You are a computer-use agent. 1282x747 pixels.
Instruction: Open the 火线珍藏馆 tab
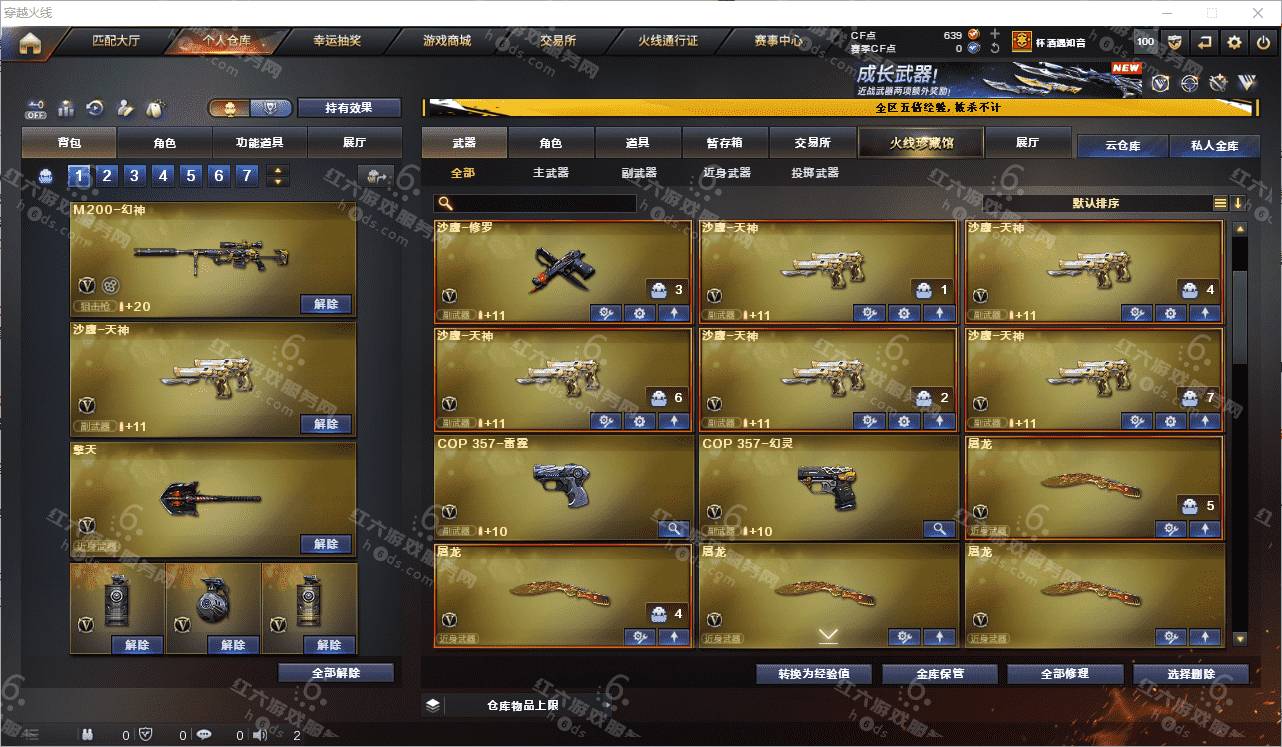tap(921, 143)
